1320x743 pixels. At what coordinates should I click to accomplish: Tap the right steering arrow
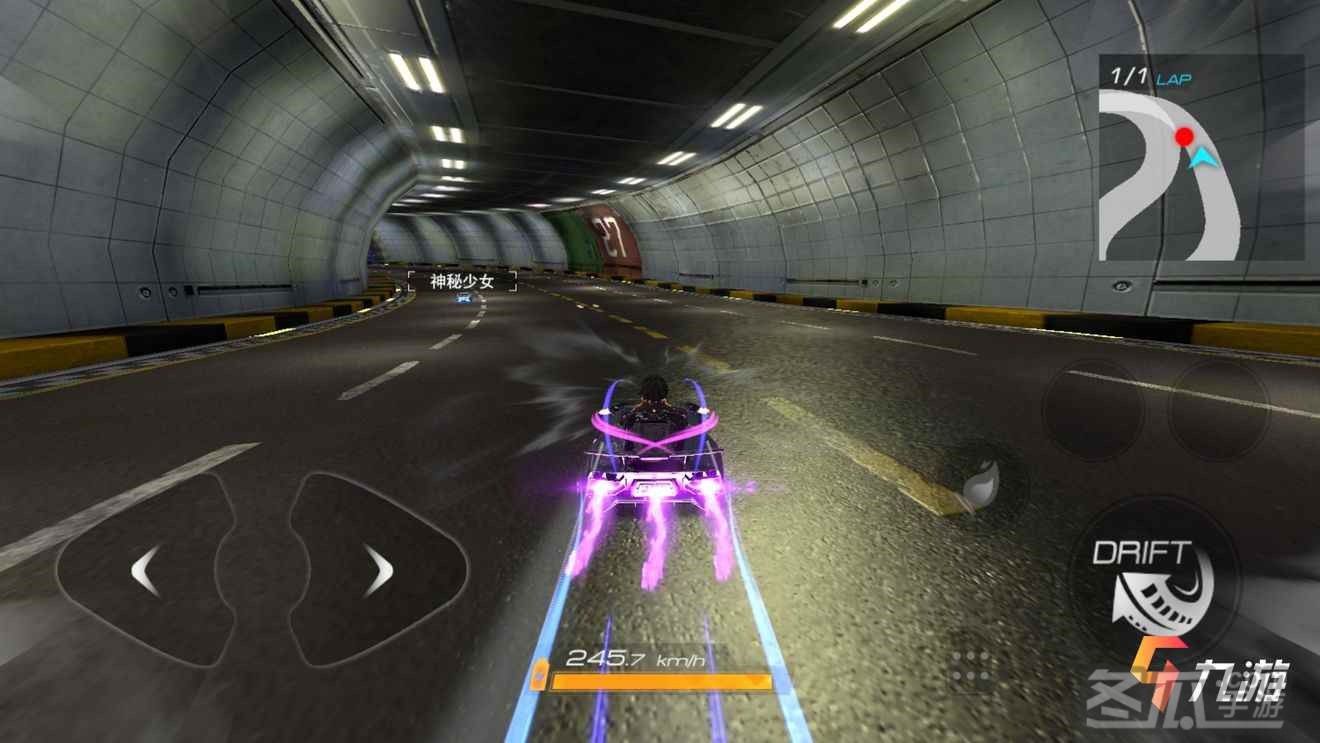click(378, 572)
